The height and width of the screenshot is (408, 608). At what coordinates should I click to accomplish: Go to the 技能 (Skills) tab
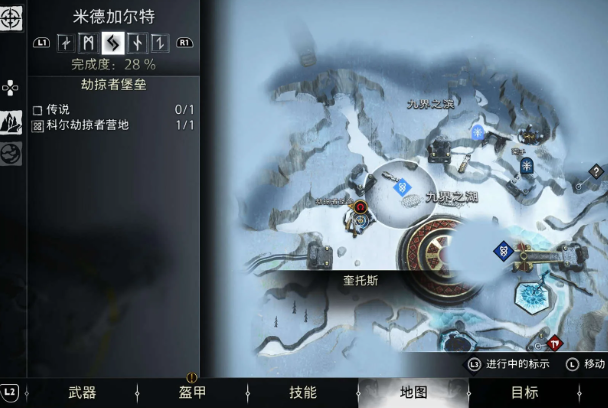(x=302, y=392)
